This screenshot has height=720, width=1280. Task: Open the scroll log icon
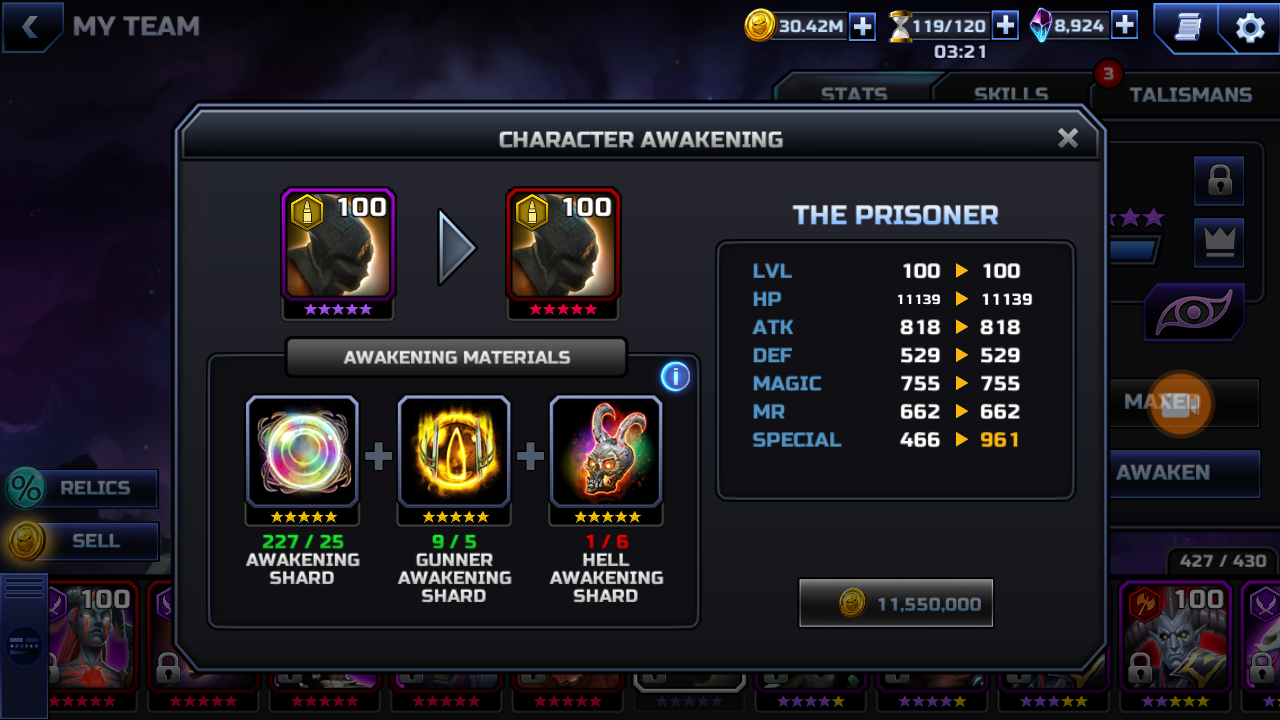pyautogui.click(x=1186, y=27)
